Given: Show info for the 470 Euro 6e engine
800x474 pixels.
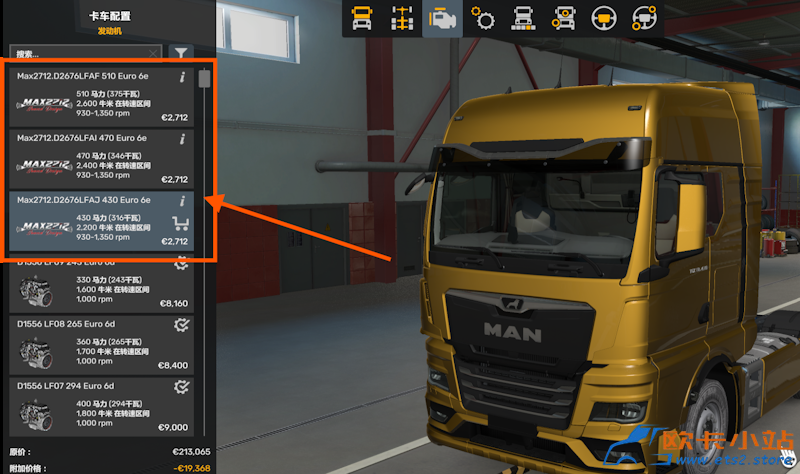Looking at the screenshot, I should coord(181,139).
